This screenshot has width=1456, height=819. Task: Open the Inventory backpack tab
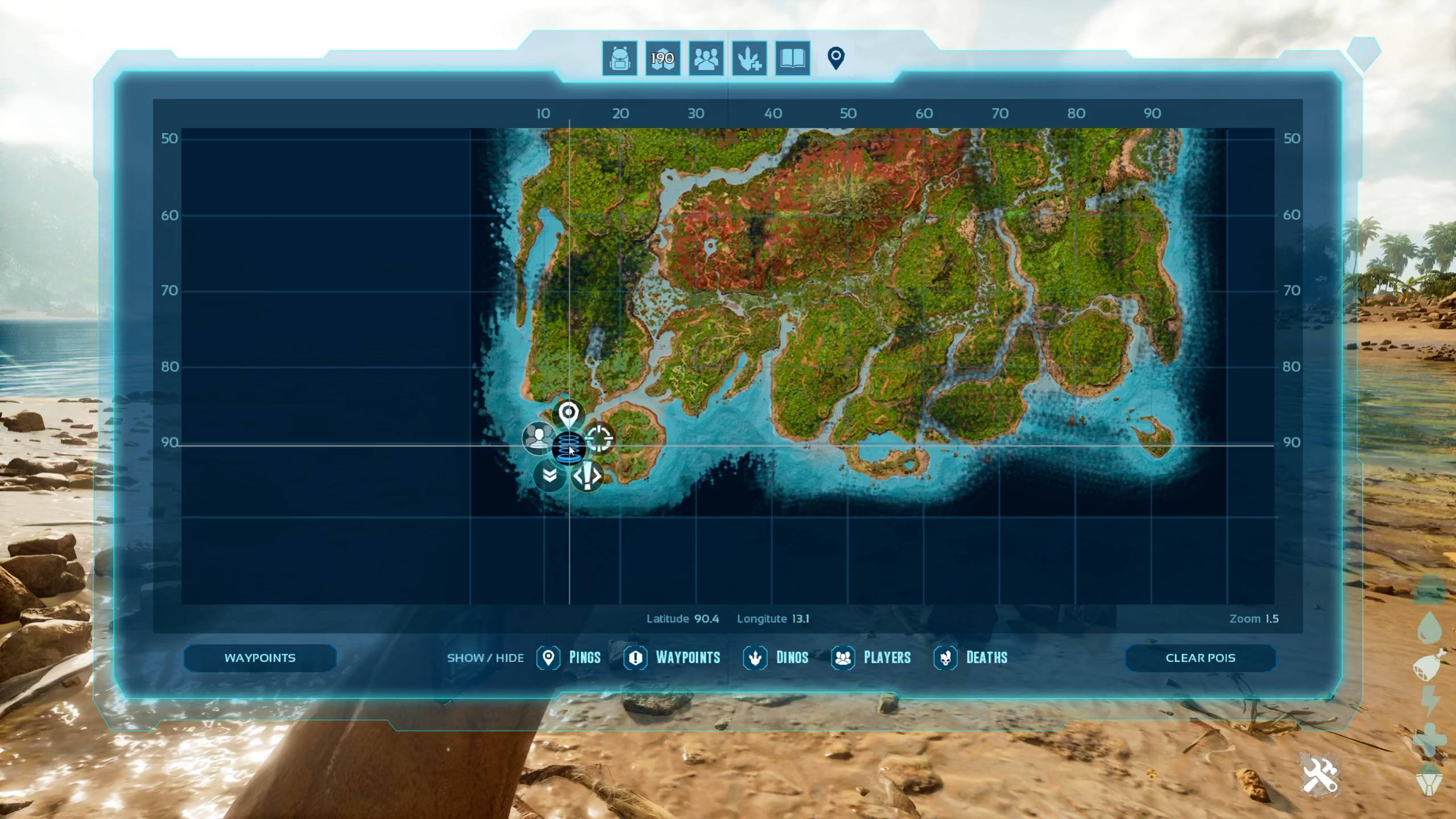[619, 59]
